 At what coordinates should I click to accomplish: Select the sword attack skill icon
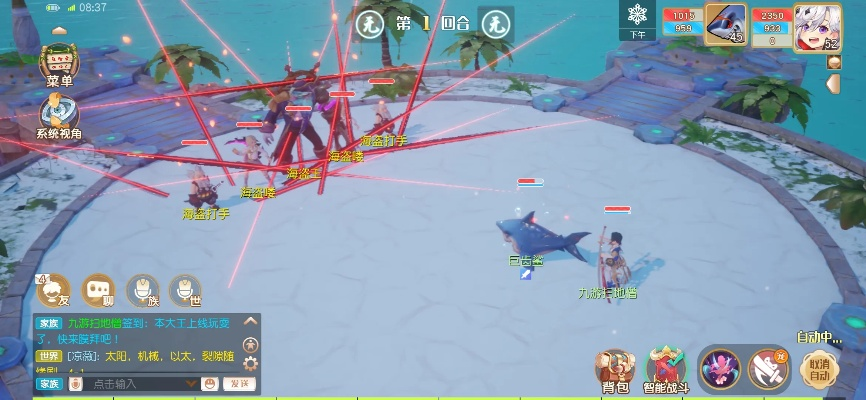pyautogui.click(x=768, y=368)
